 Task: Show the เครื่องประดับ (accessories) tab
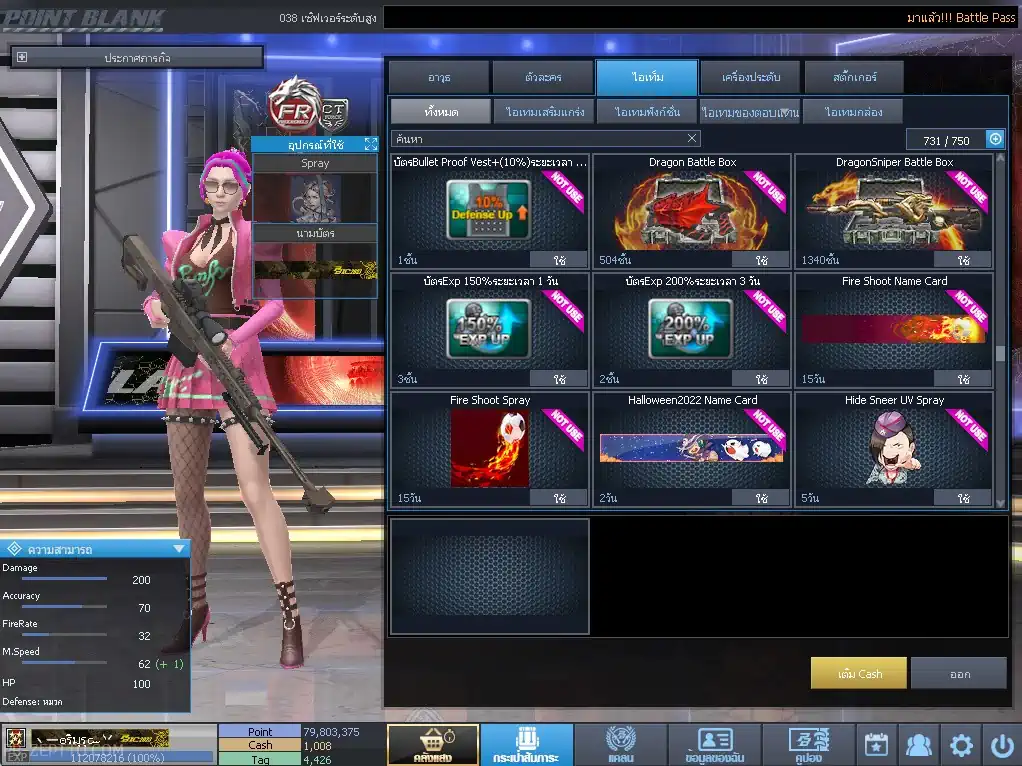coord(748,77)
